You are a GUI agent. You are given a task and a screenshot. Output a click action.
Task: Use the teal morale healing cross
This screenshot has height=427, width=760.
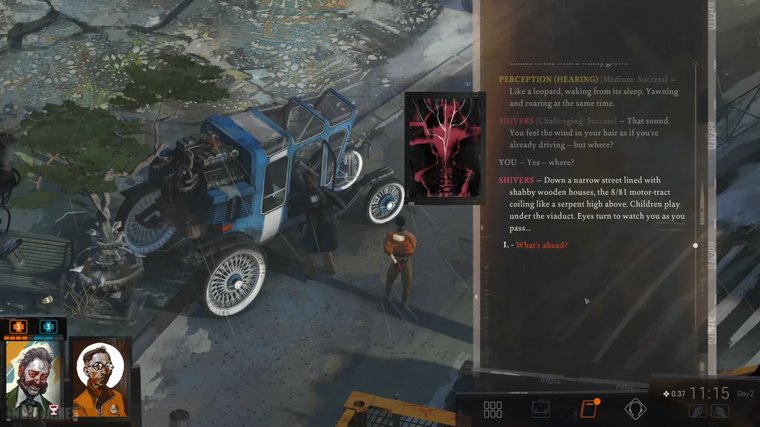47,326
